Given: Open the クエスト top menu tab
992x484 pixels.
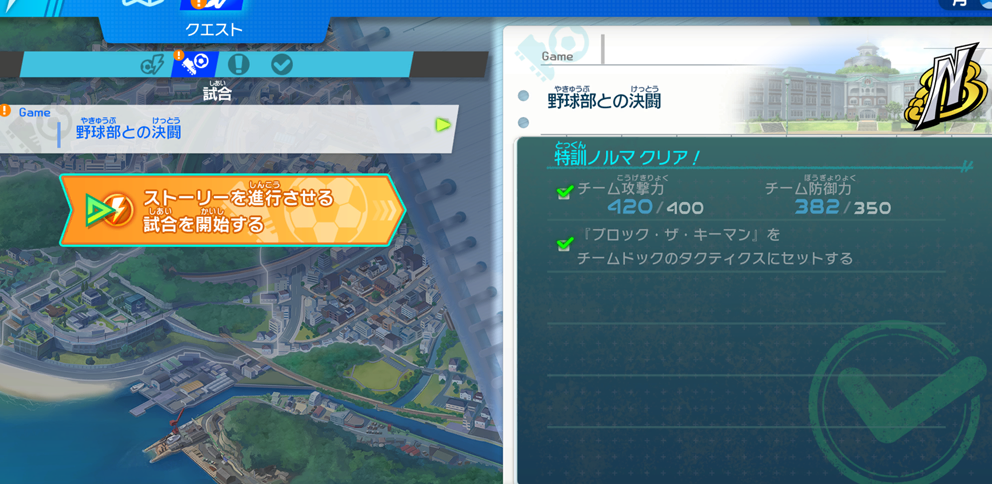Looking at the screenshot, I should tap(214, 28).
